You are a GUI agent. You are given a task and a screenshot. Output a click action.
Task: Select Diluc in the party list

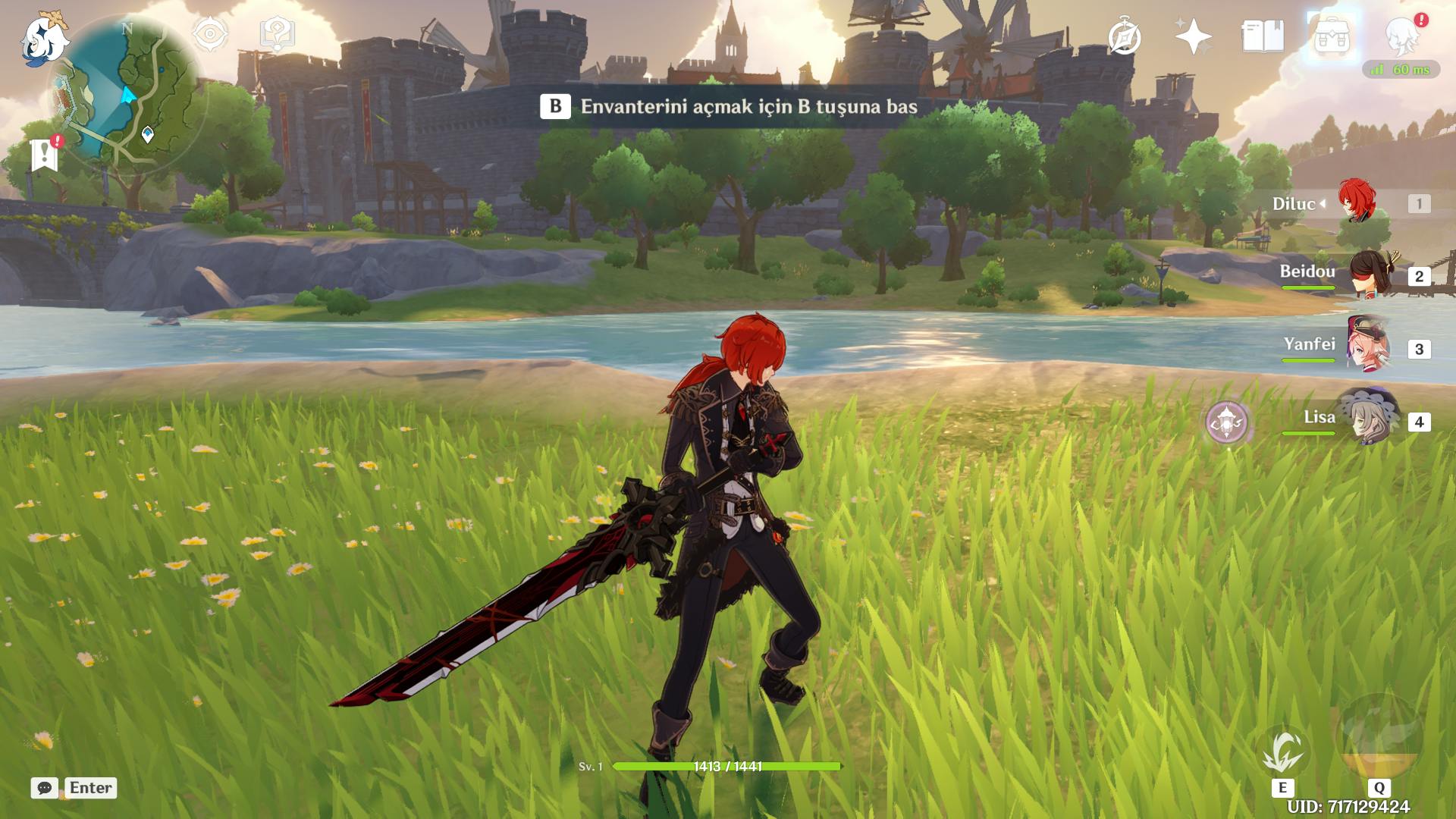pos(1356,202)
